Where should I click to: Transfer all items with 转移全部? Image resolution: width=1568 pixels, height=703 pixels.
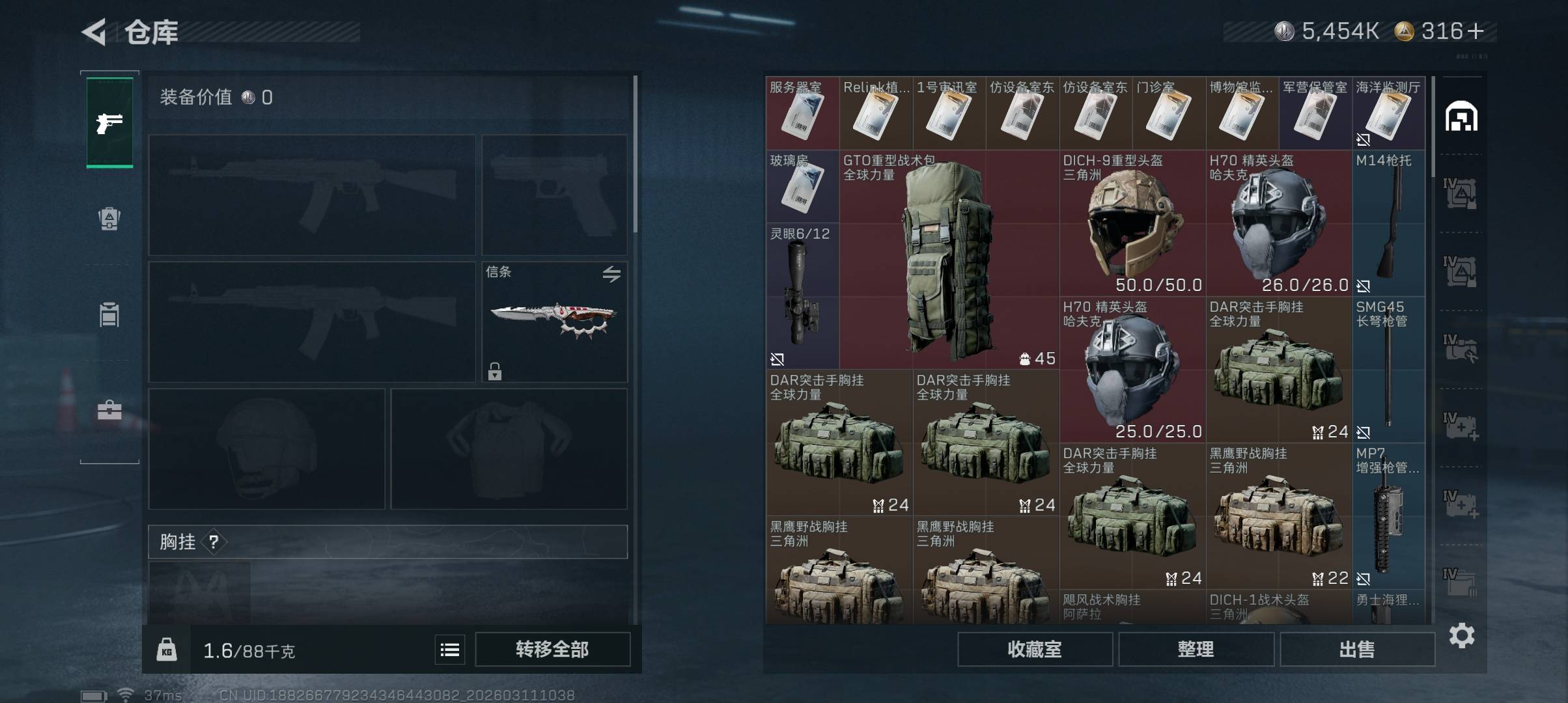tap(552, 650)
